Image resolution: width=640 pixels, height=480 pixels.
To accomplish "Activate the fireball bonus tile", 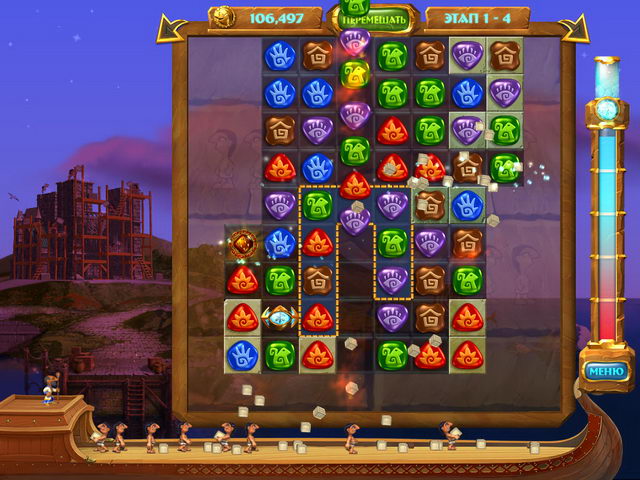I will (243, 243).
